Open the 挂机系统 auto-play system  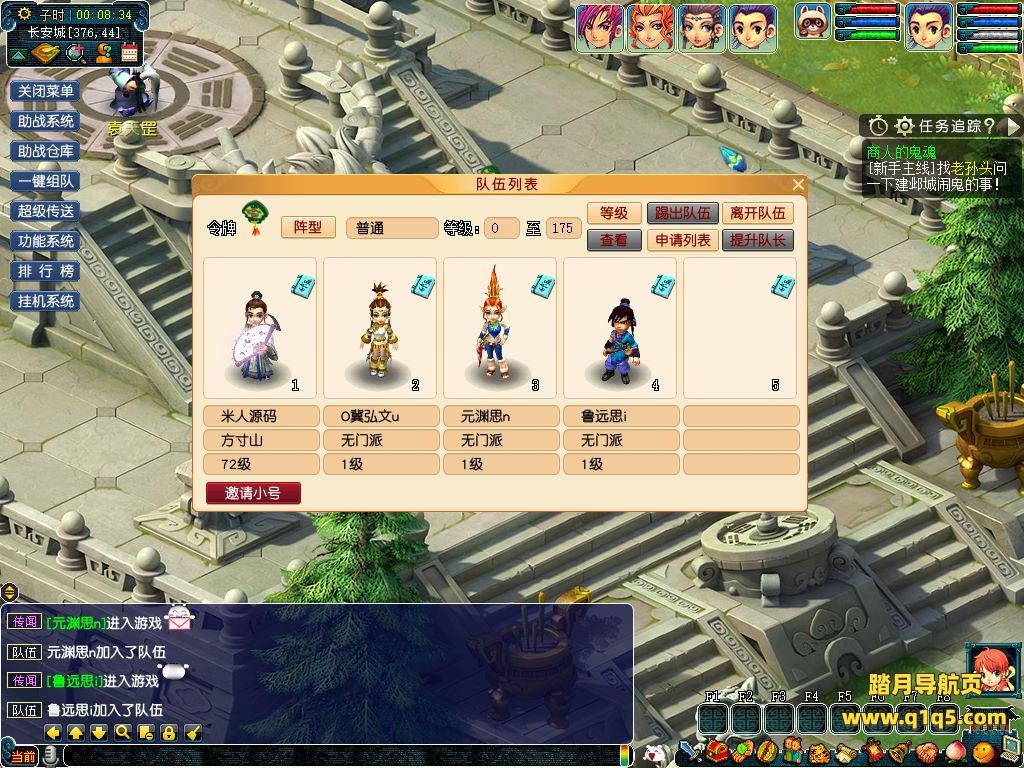[46, 301]
